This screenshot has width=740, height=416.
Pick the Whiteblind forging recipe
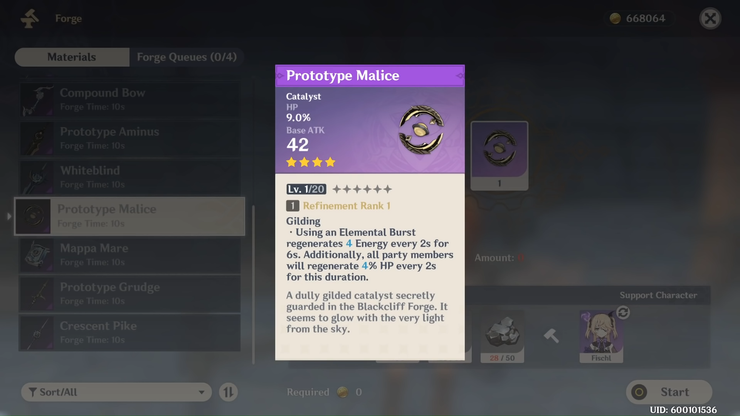129,177
